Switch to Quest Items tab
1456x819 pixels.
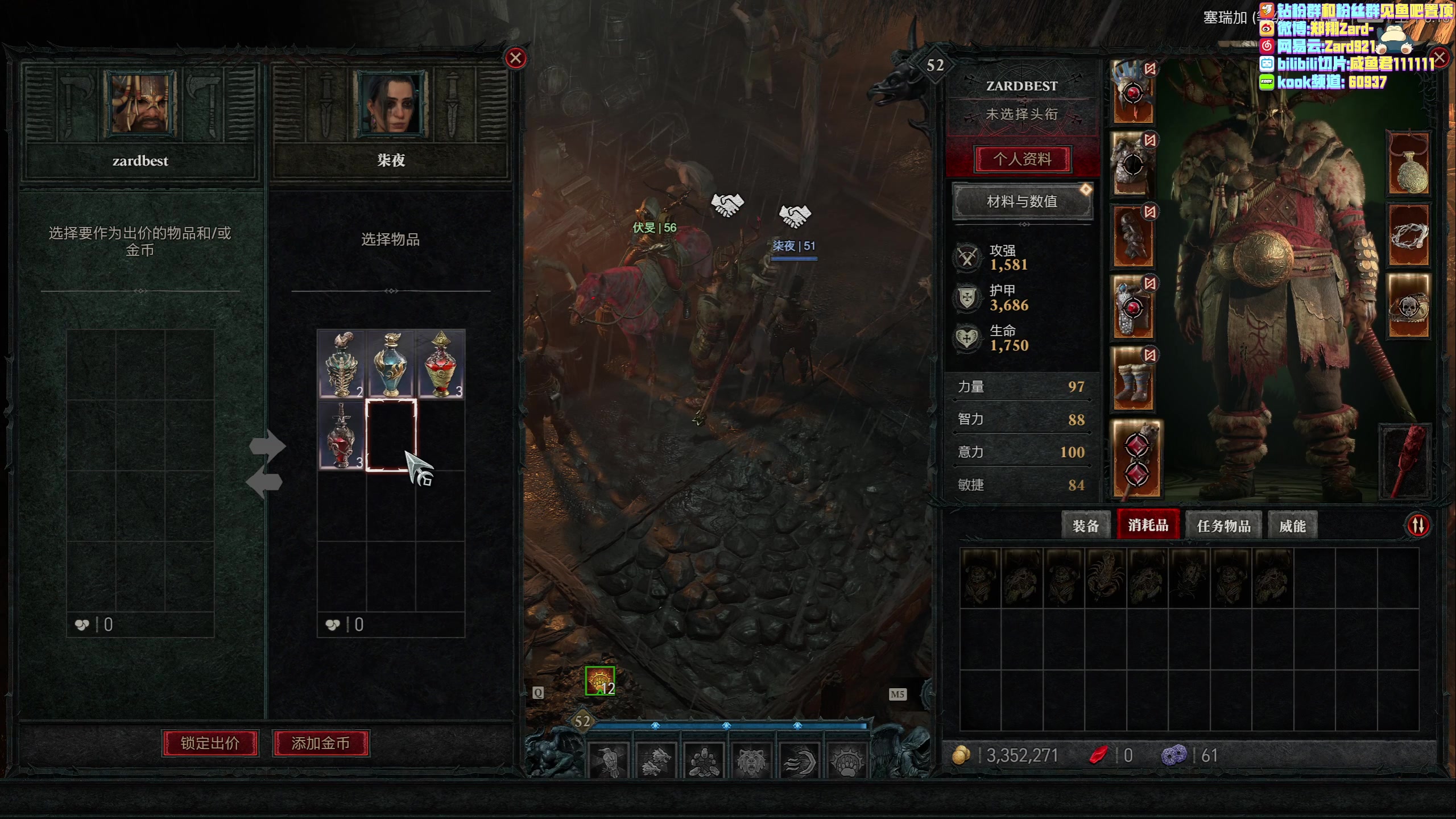(x=1223, y=526)
